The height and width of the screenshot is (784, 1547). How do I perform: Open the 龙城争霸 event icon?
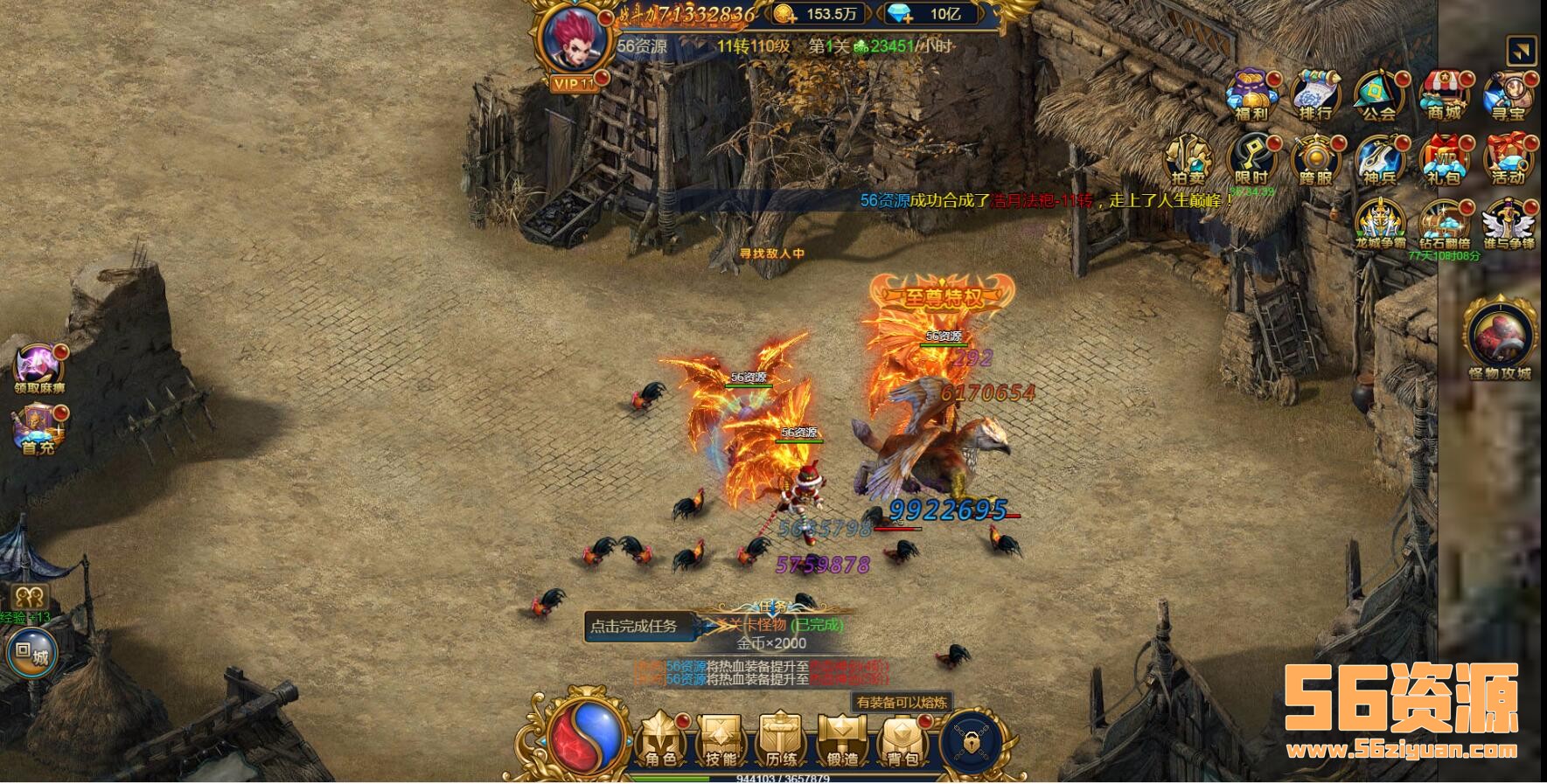point(1380,224)
